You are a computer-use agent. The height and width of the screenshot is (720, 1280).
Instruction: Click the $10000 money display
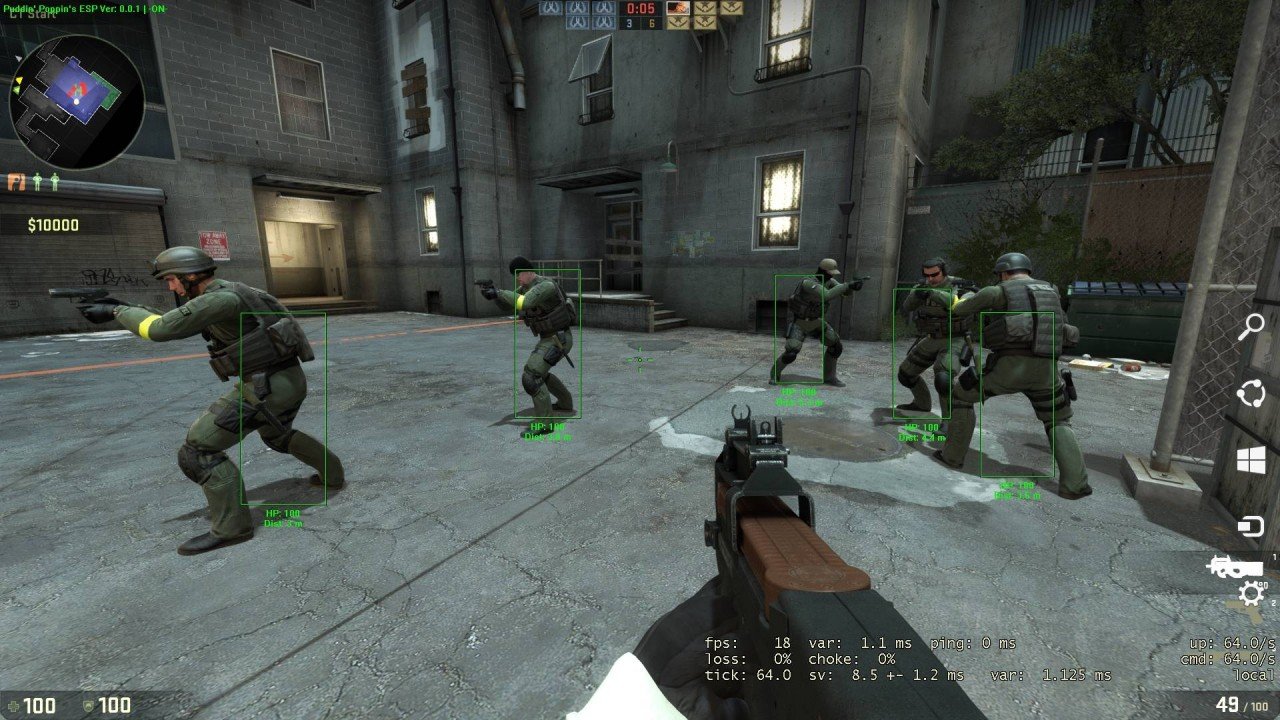point(53,225)
